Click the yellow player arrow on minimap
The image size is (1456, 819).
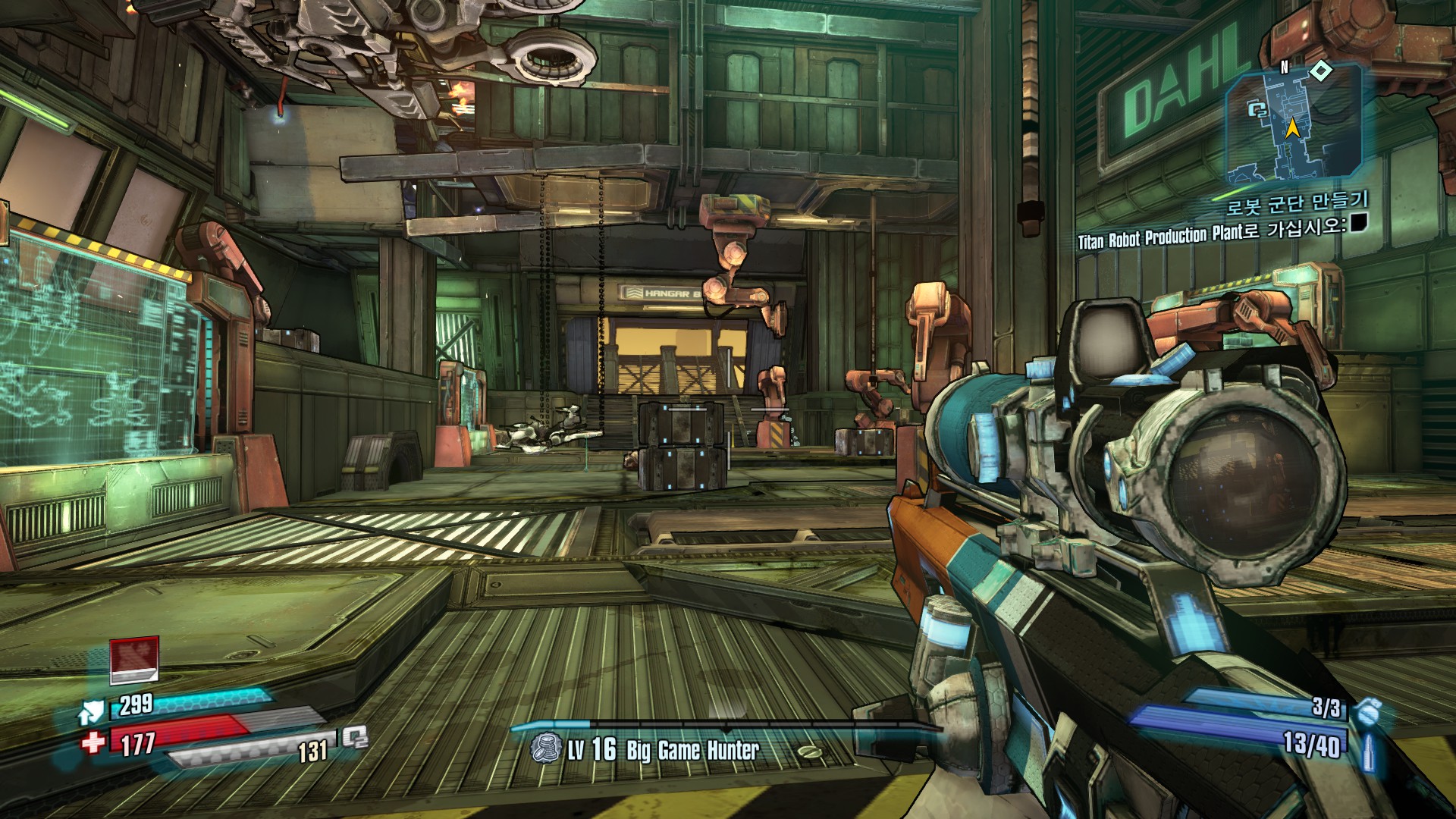[x=1291, y=129]
